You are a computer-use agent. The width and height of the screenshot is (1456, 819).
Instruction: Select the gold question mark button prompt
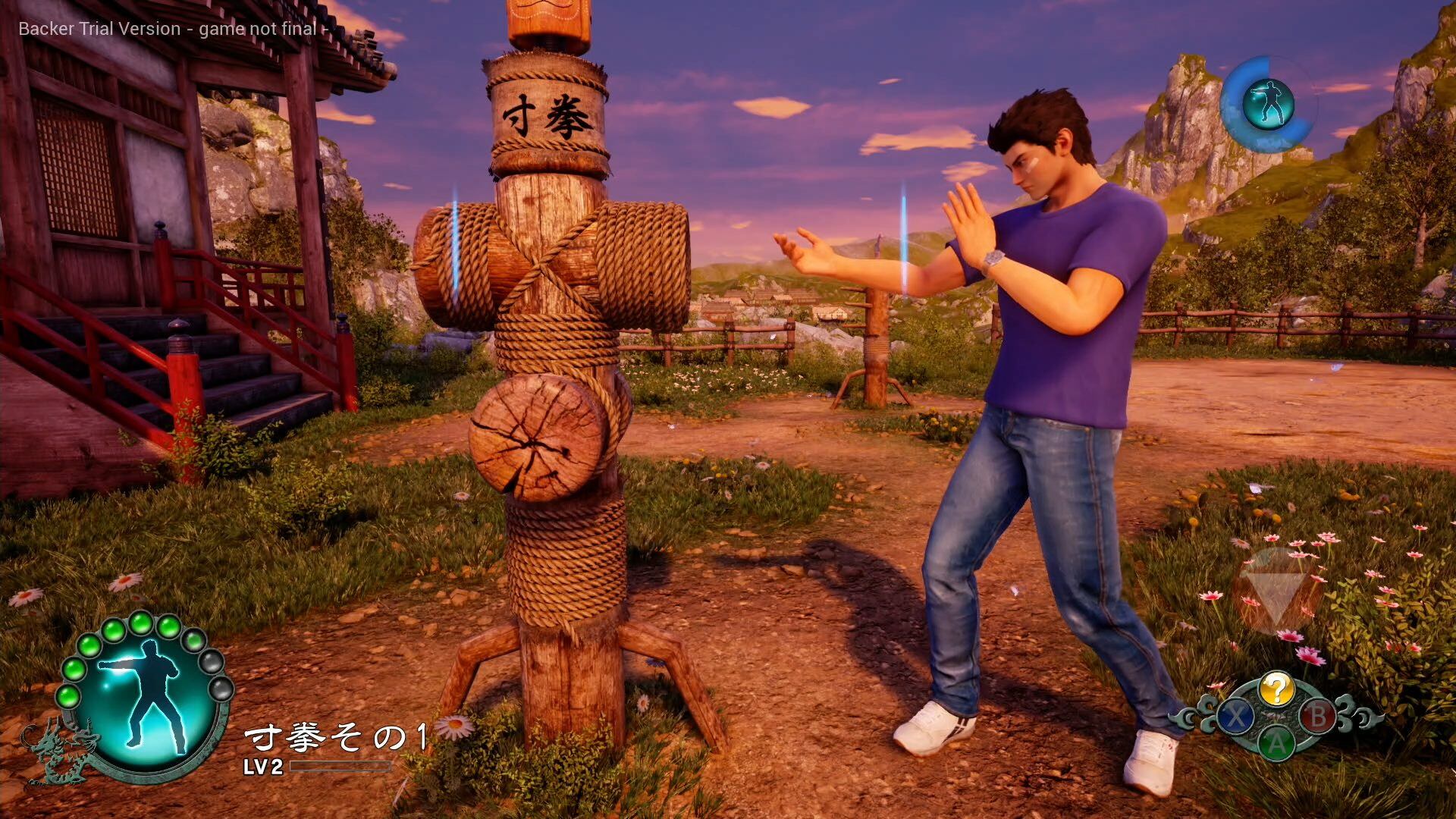coord(1279,687)
